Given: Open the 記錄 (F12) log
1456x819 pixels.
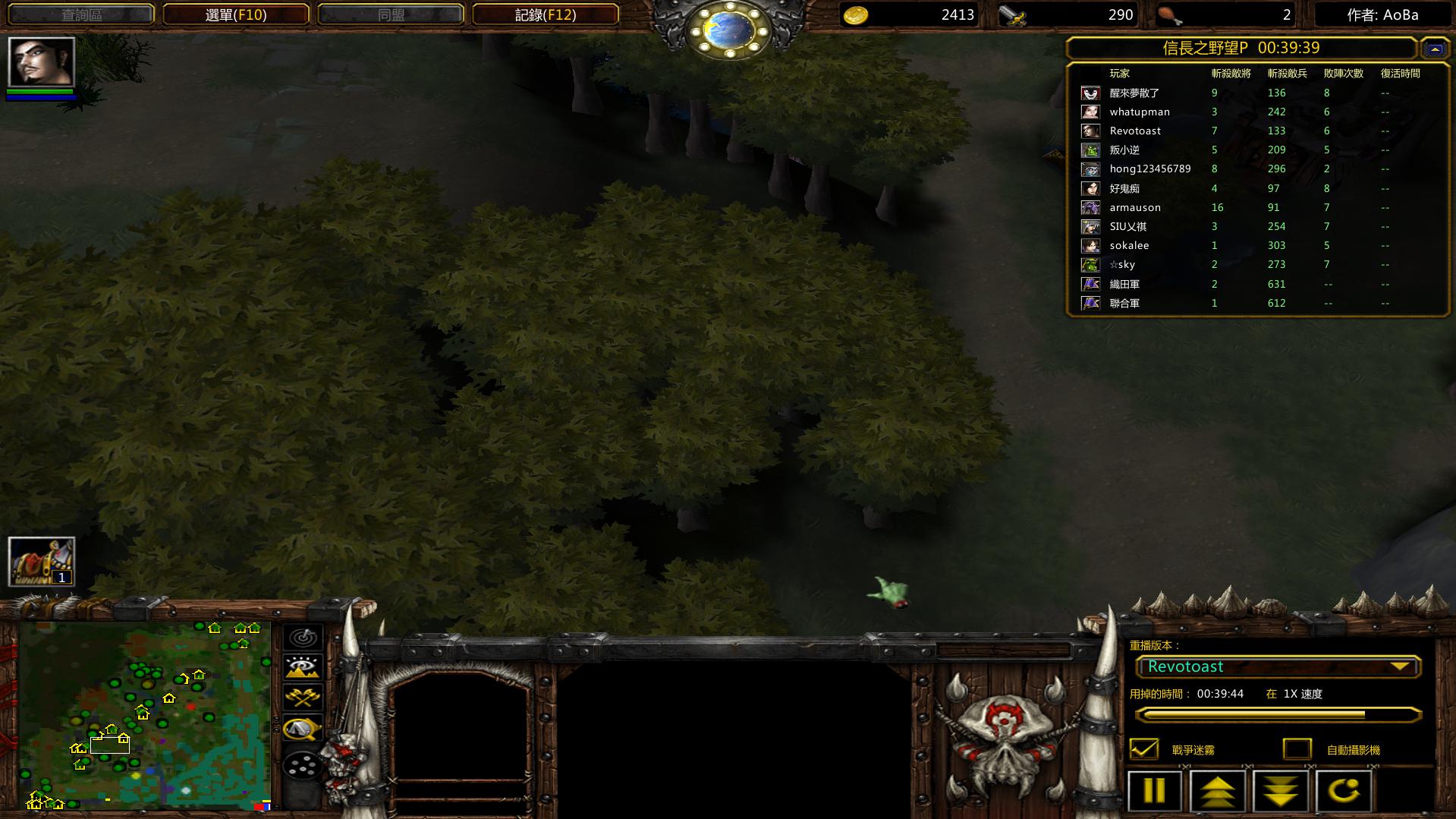Looking at the screenshot, I should [x=545, y=14].
